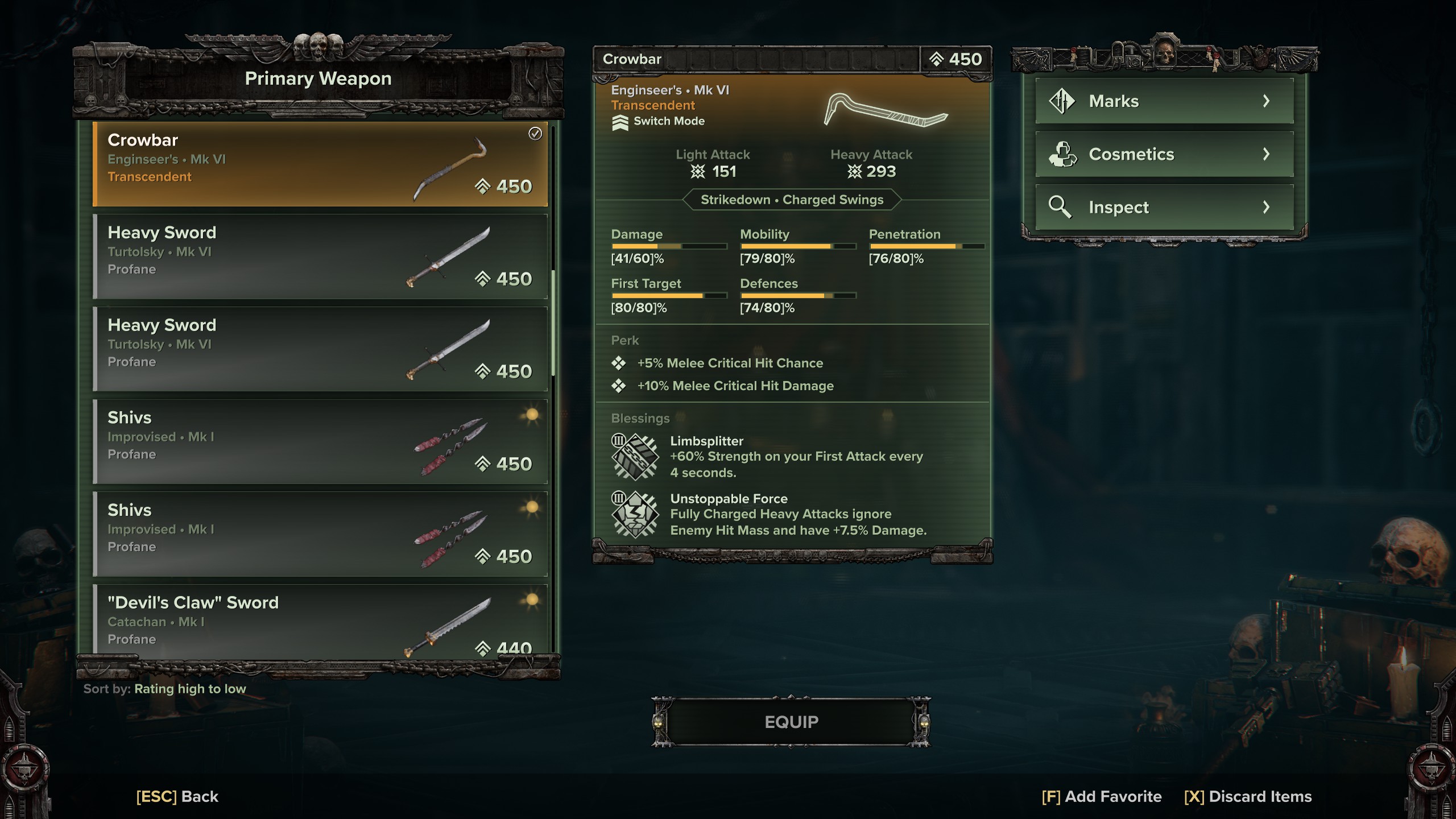Click the Limbsplitter blessing icon
The width and height of the screenshot is (1456, 819).
(635, 456)
